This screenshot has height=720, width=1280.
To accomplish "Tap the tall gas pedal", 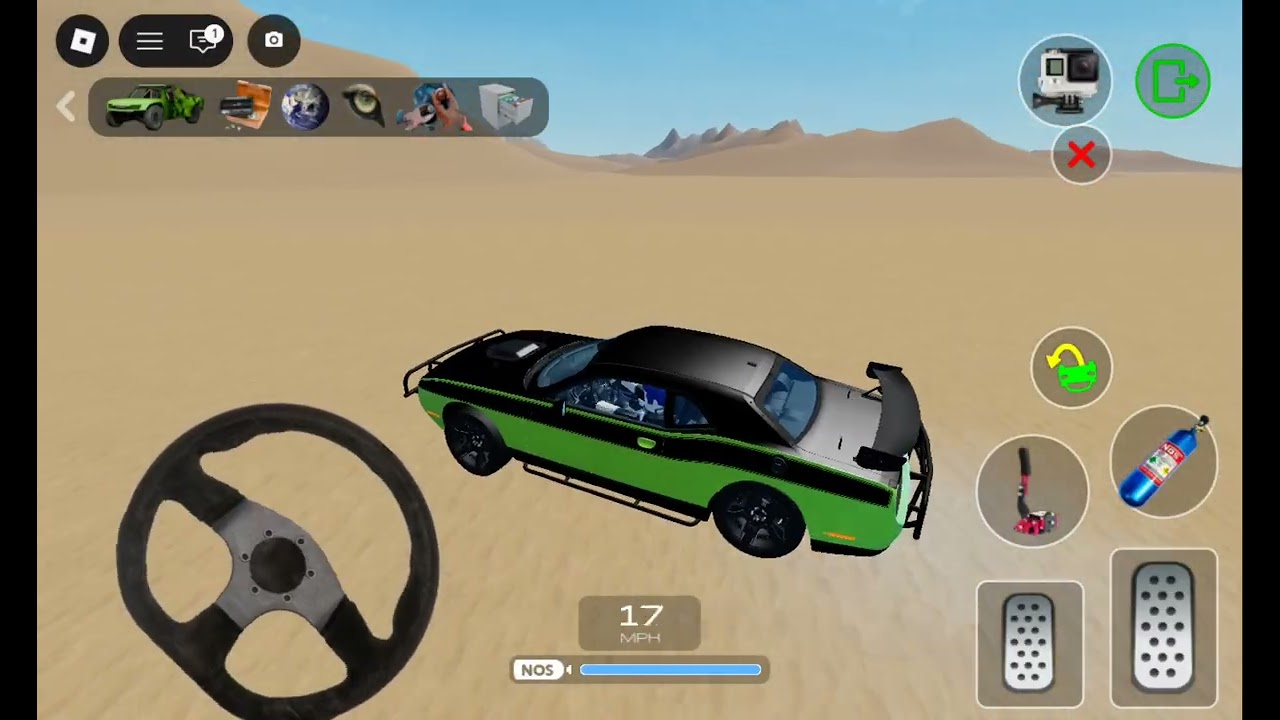I will [1164, 628].
